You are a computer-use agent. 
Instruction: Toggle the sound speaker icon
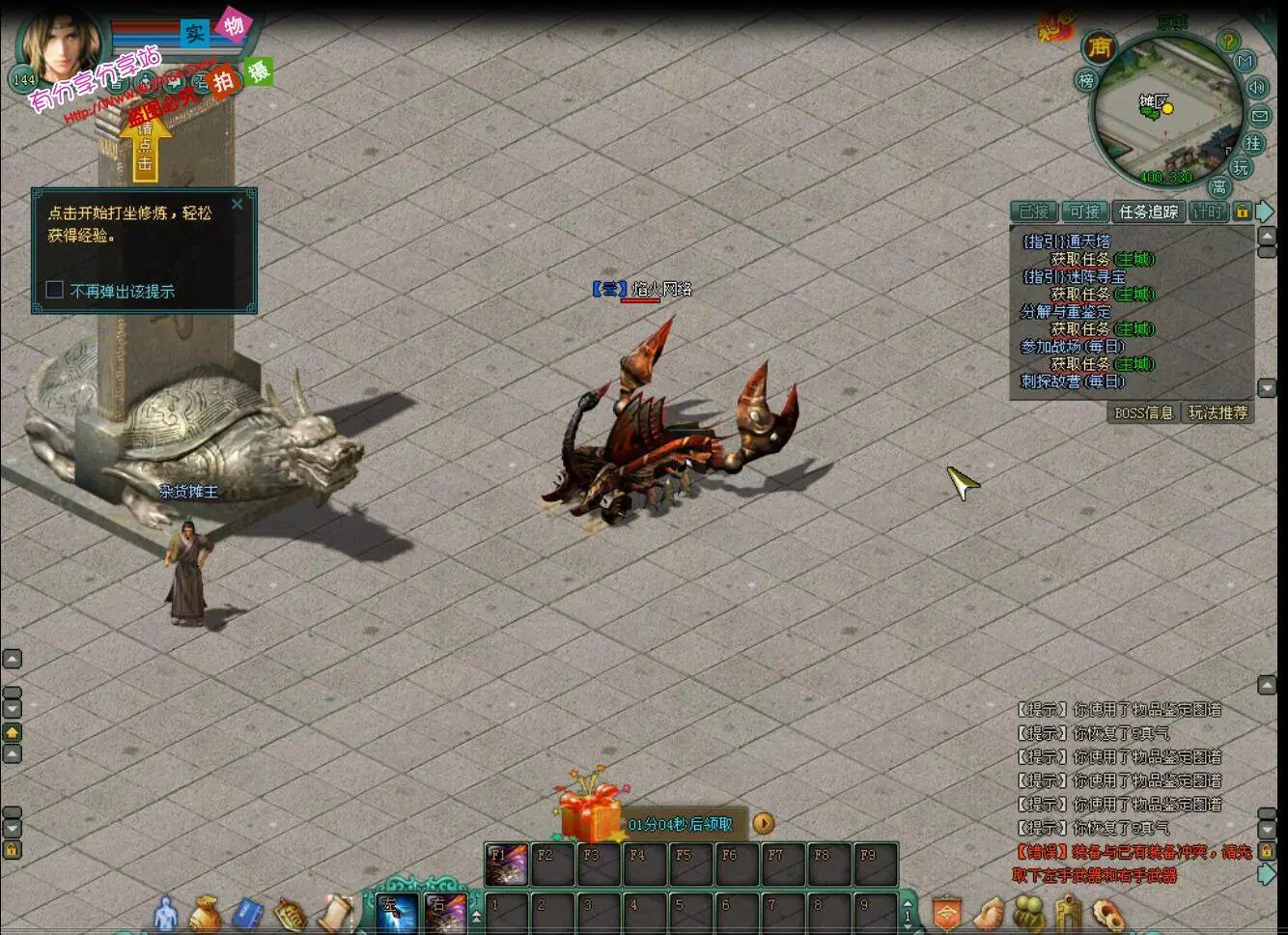[x=1256, y=87]
